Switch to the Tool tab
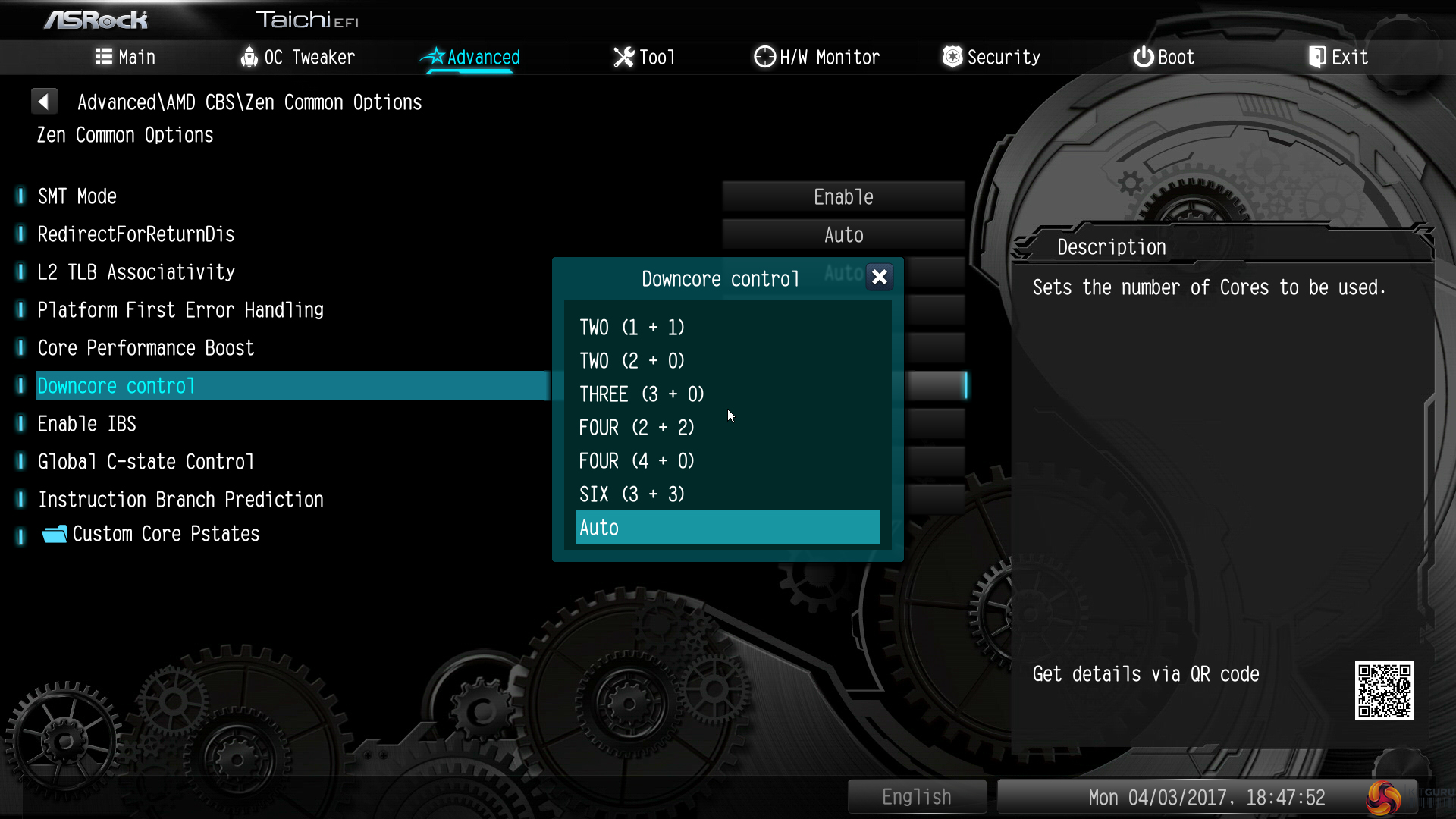This screenshot has width=1456, height=819. click(644, 58)
